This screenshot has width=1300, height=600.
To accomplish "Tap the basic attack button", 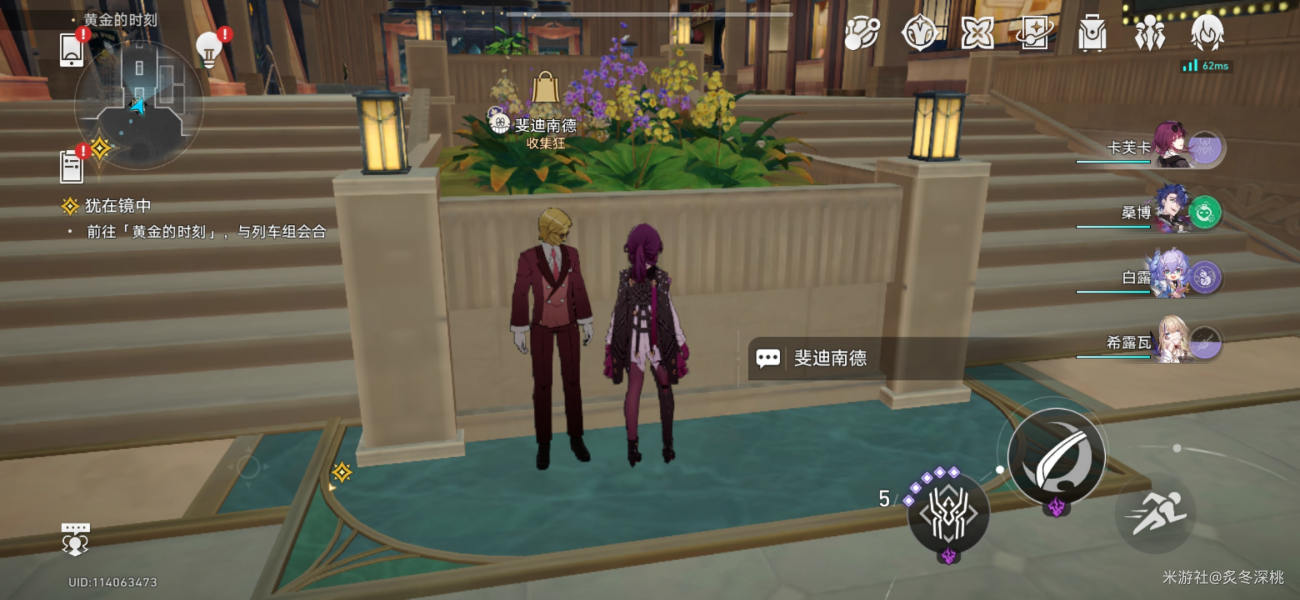I will pyautogui.click(x=1056, y=458).
